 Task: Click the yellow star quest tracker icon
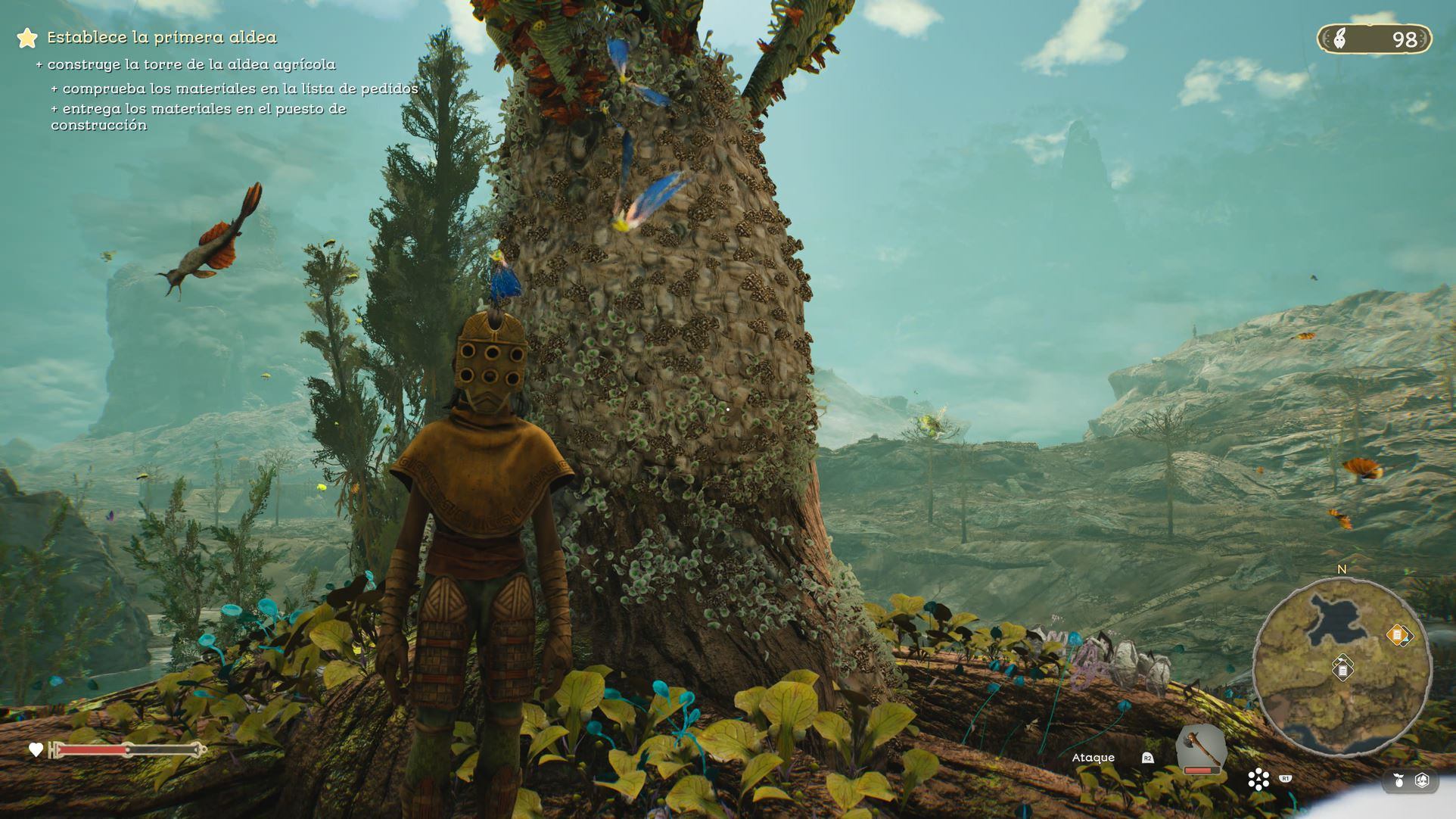27,38
